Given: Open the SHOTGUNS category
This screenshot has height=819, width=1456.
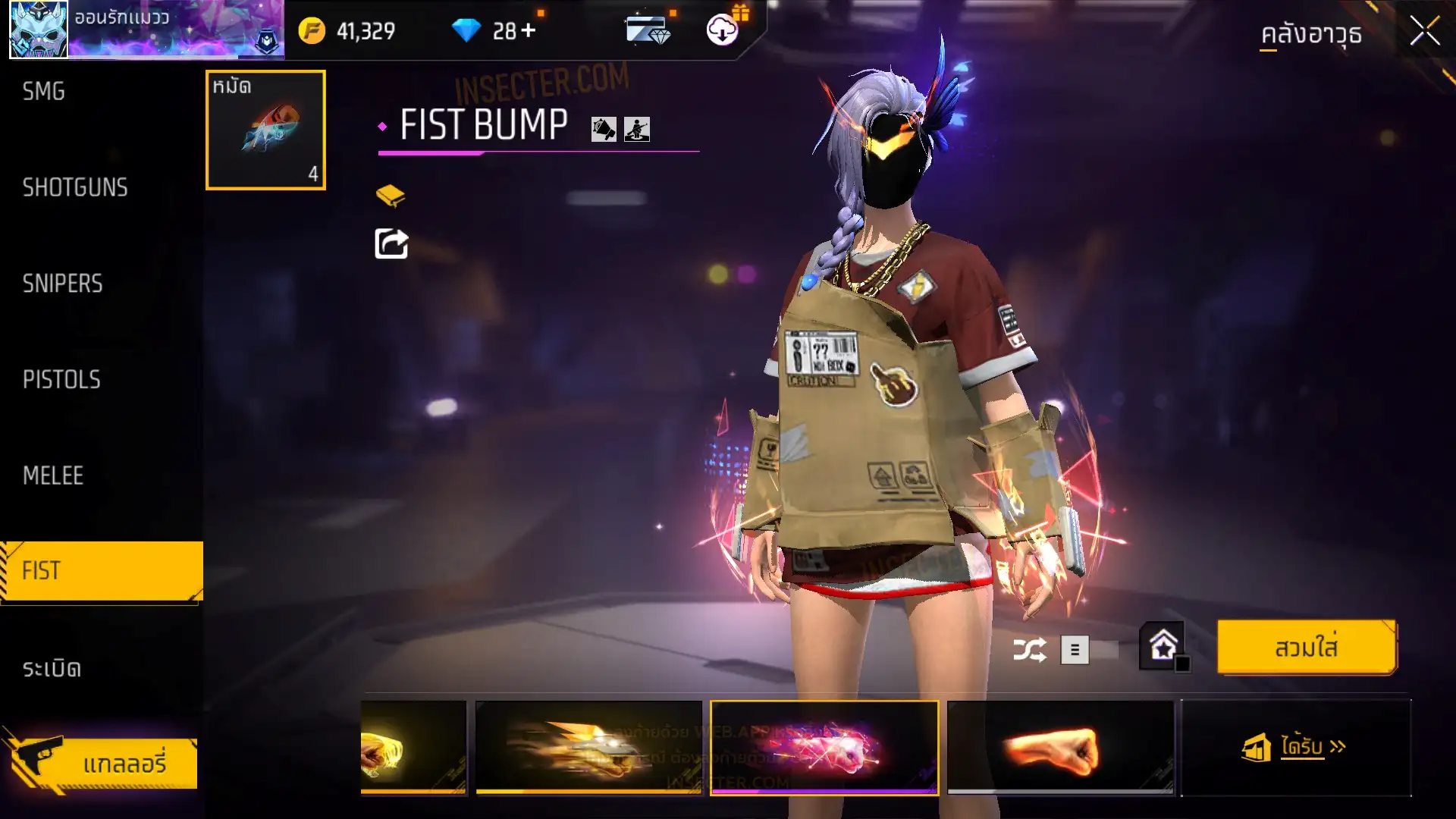Looking at the screenshot, I should (75, 187).
